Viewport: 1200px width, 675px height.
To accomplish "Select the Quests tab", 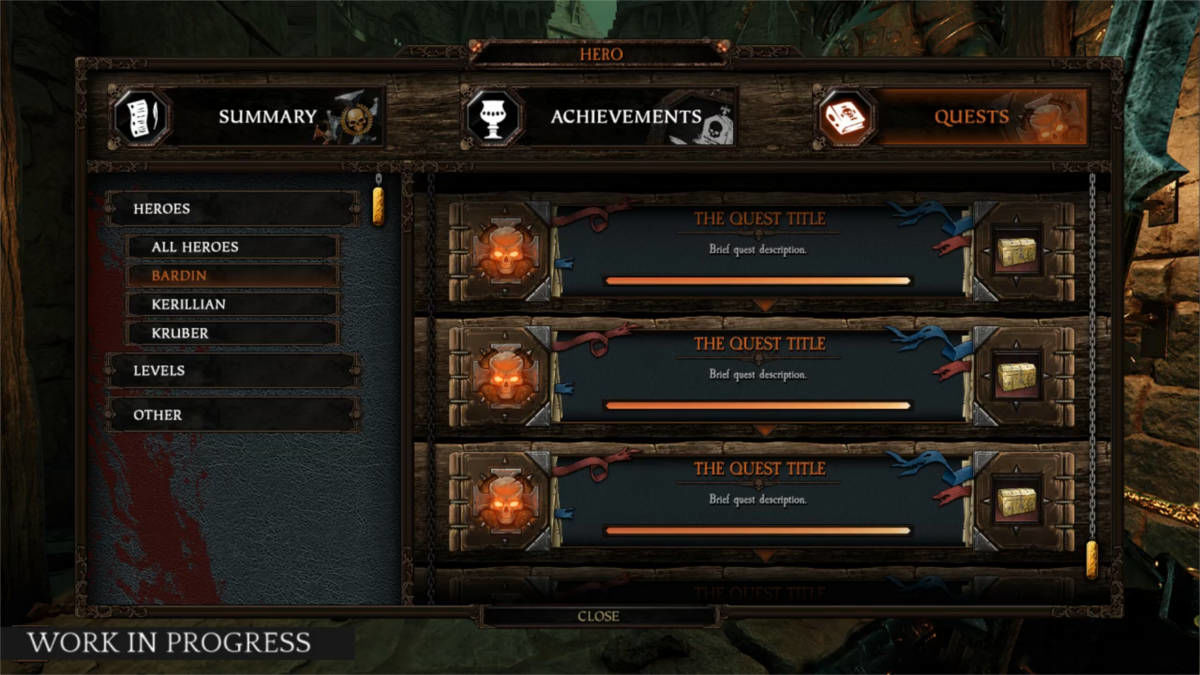I will 952,117.
